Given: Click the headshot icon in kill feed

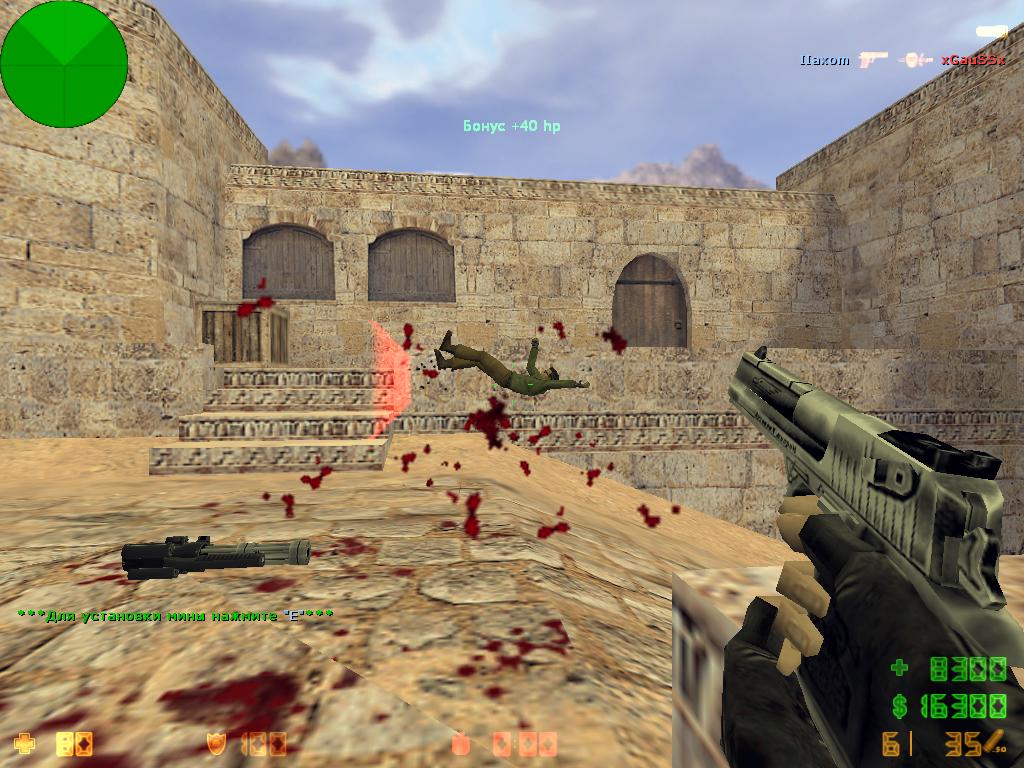Looking at the screenshot, I should point(914,60).
